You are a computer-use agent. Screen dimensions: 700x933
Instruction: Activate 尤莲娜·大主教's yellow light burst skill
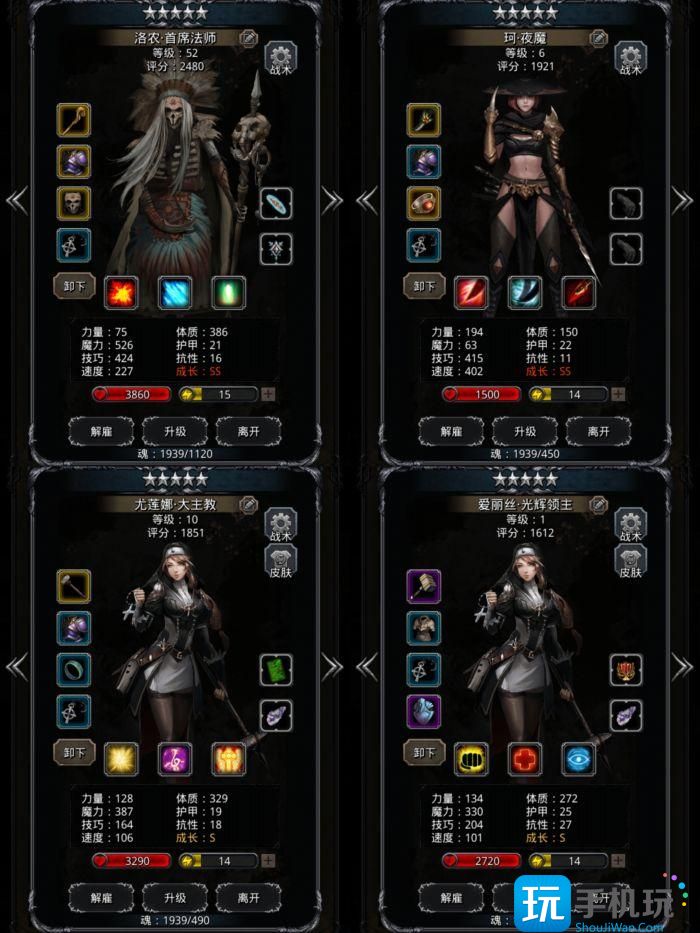[121, 759]
